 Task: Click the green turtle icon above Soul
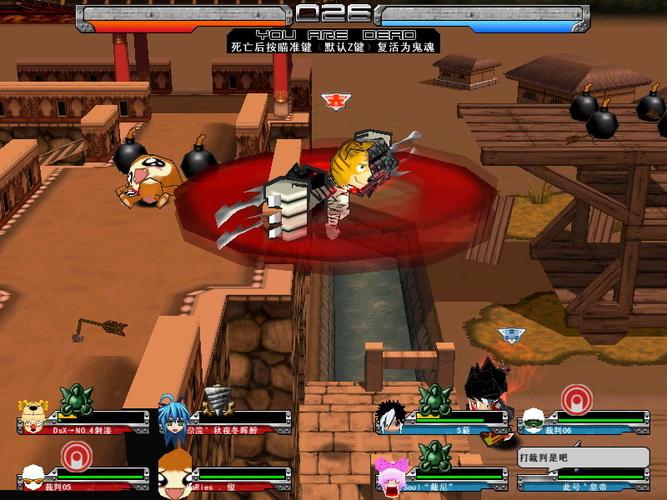pos(435,457)
